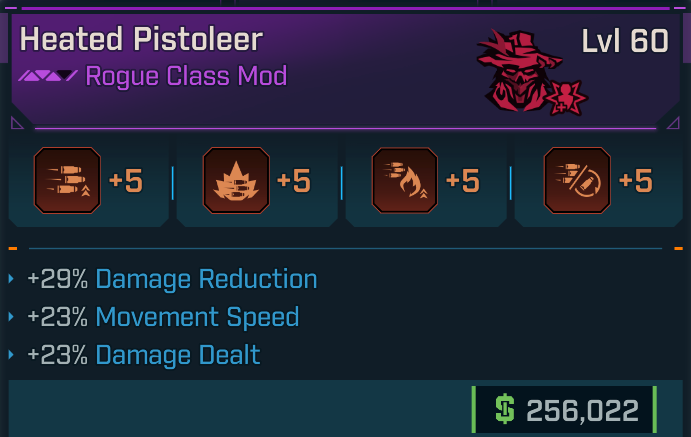
Task: Select the bullets with circular arrow skill icon
Action: [x=576, y=181]
